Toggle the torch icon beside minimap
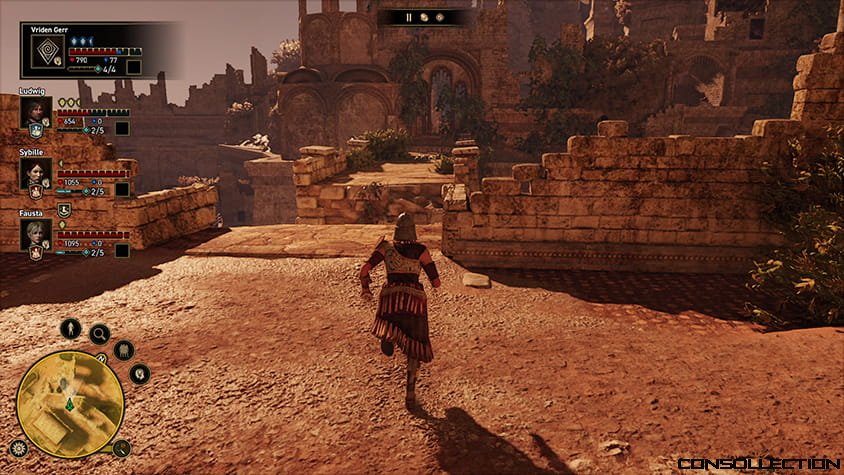 [x=121, y=448]
